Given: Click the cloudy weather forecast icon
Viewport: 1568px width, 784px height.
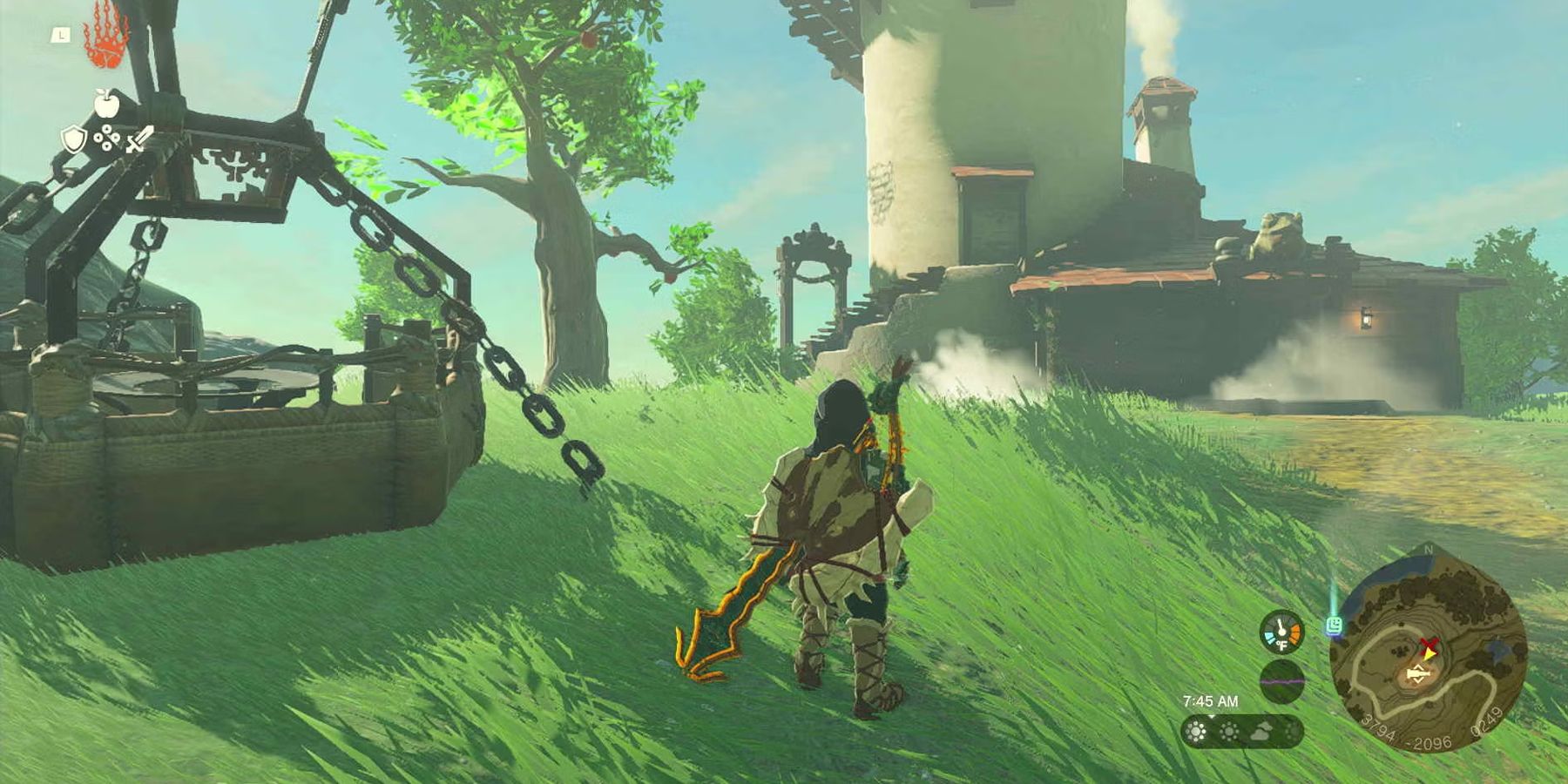Looking at the screenshot, I should (1263, 730).
